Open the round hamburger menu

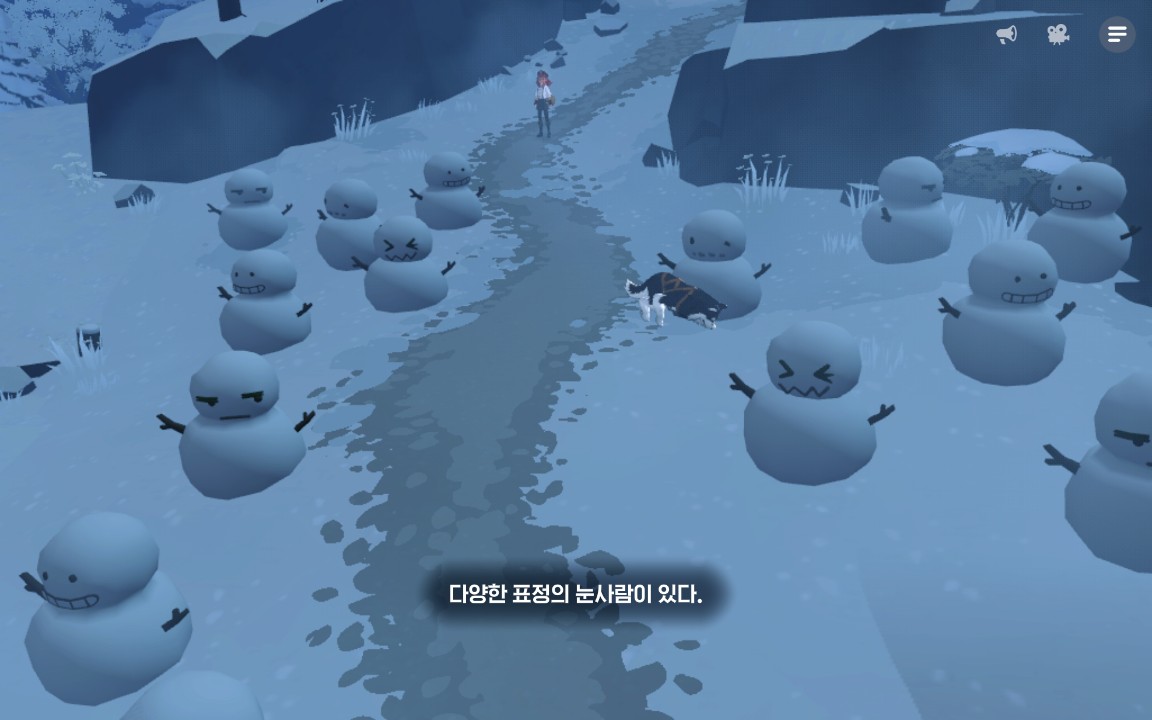[x=1117, y=35]
